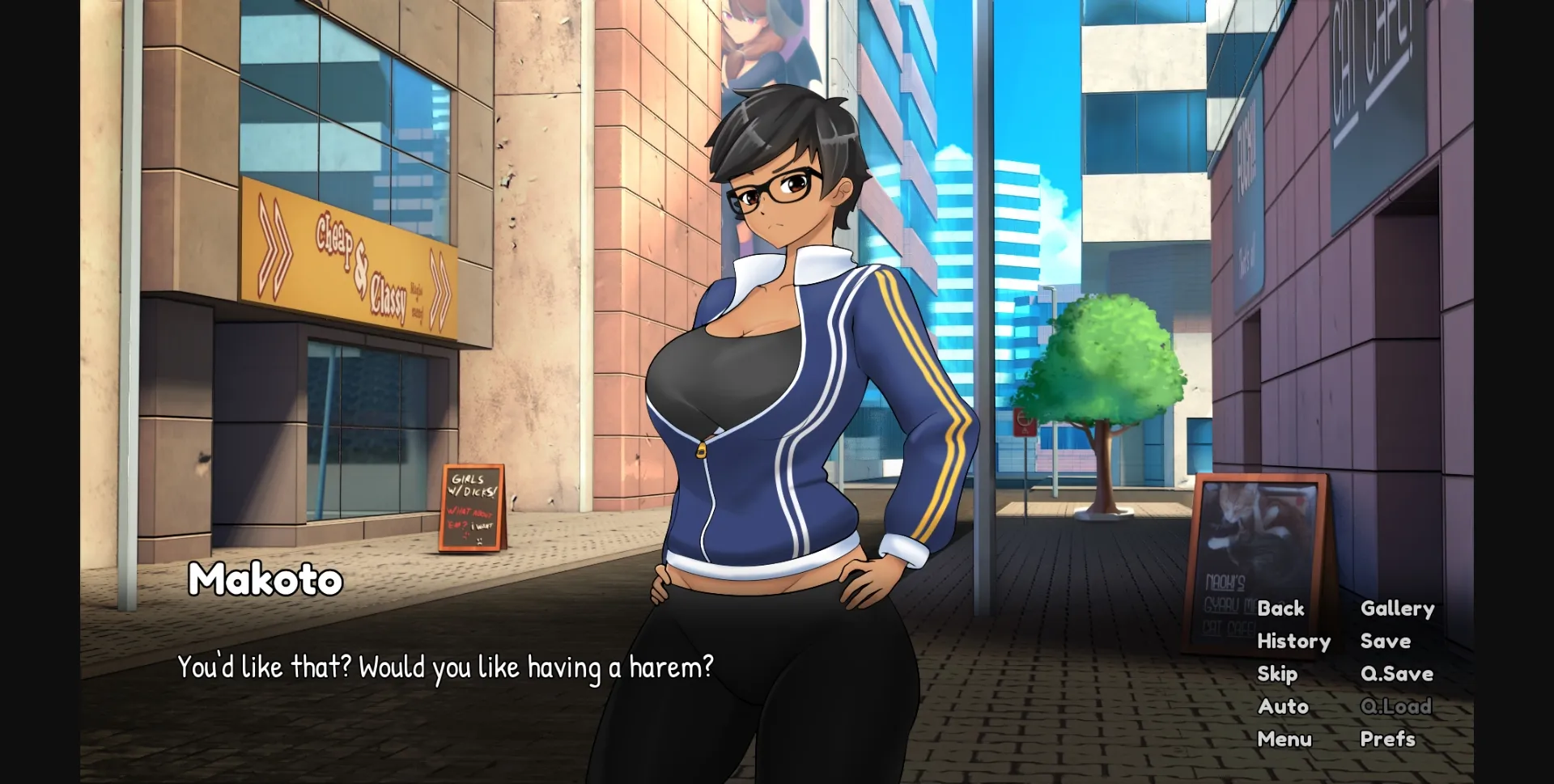Click Q.Save to quick save progress
The image size is (1554, 784).
[1396, 673]
